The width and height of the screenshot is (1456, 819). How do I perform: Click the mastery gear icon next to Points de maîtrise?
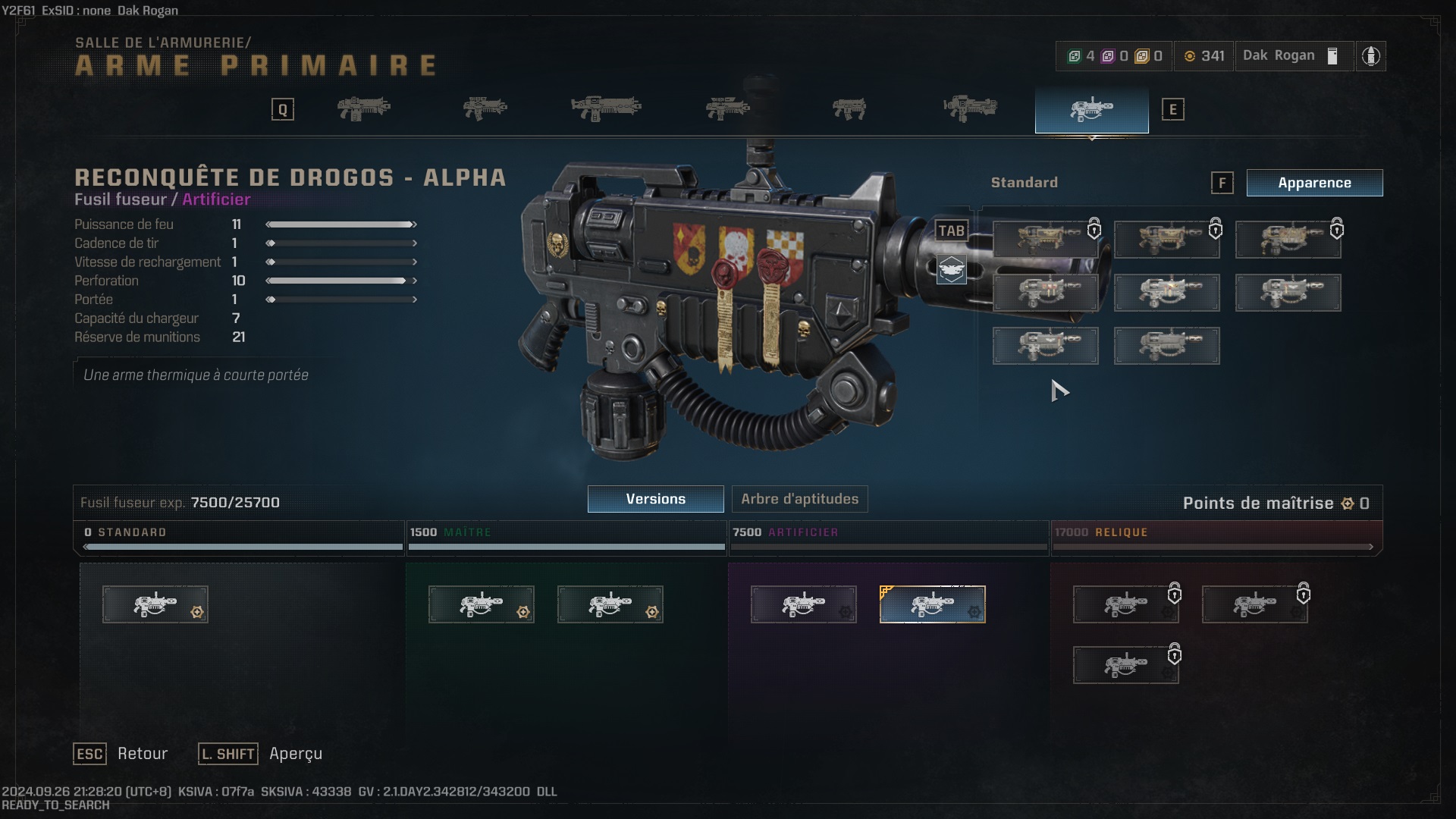(x=1349, y=503)
